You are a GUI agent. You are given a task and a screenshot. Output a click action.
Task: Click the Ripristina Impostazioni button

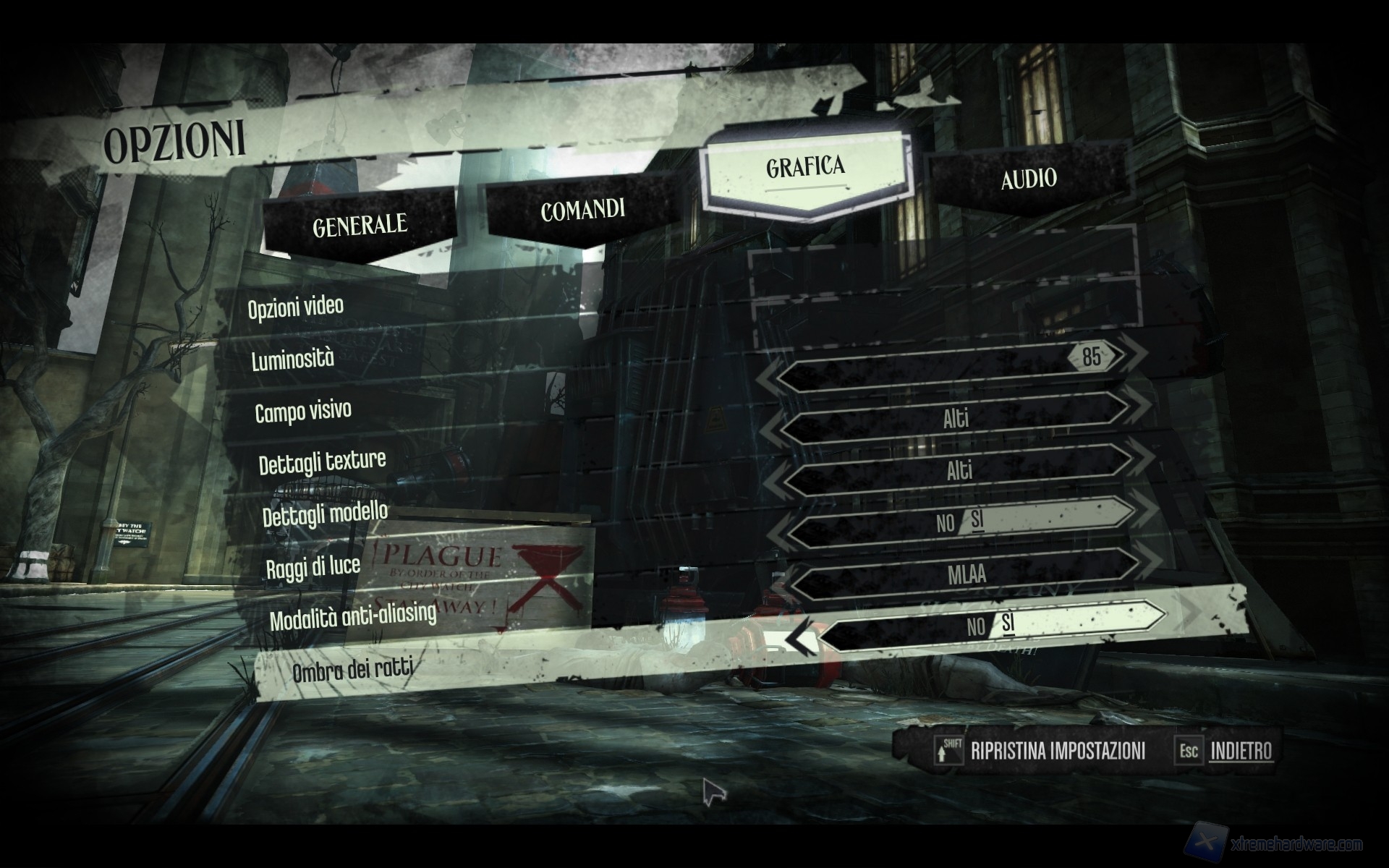click(1057, 751)
